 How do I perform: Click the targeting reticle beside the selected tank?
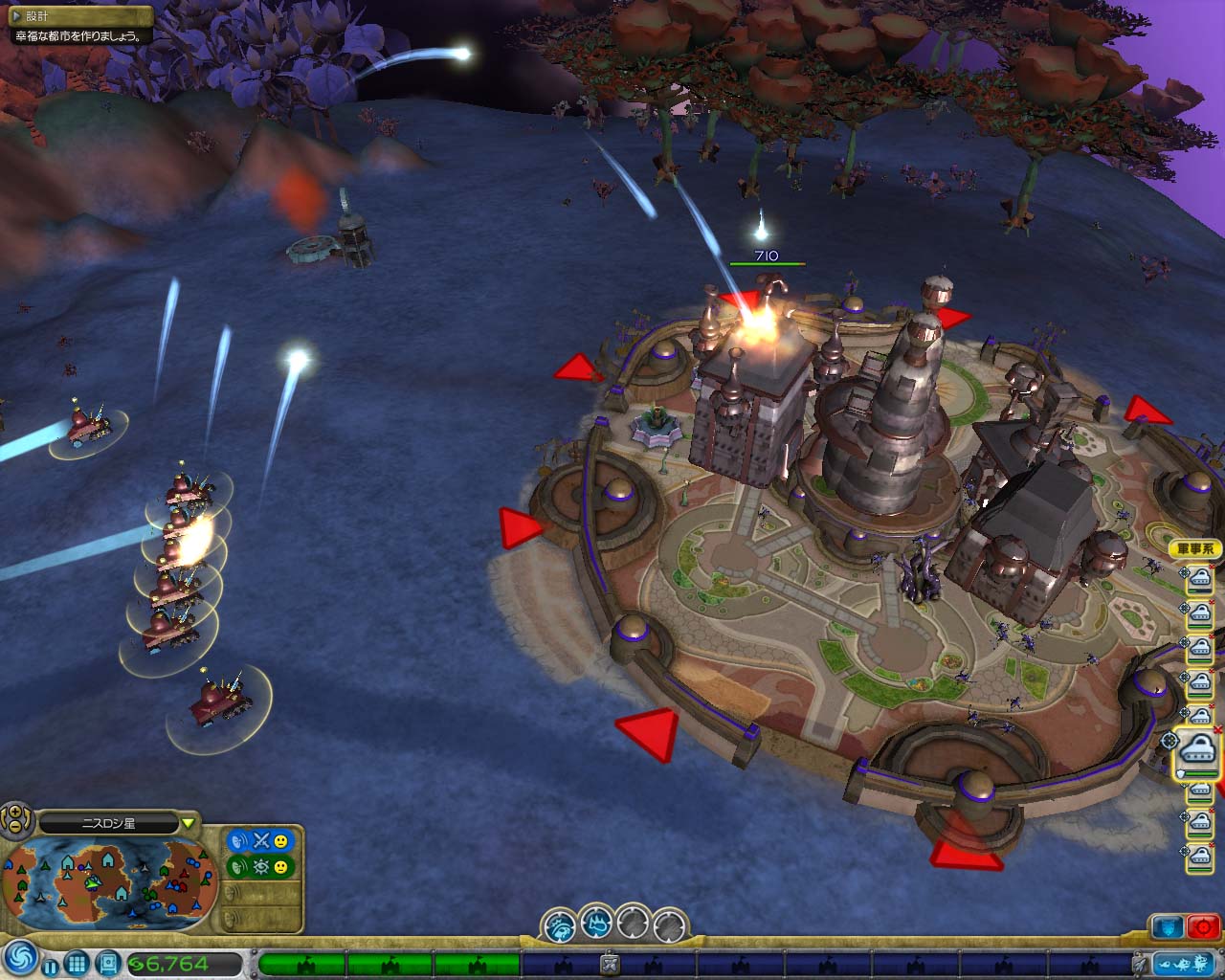[1170, 740]
